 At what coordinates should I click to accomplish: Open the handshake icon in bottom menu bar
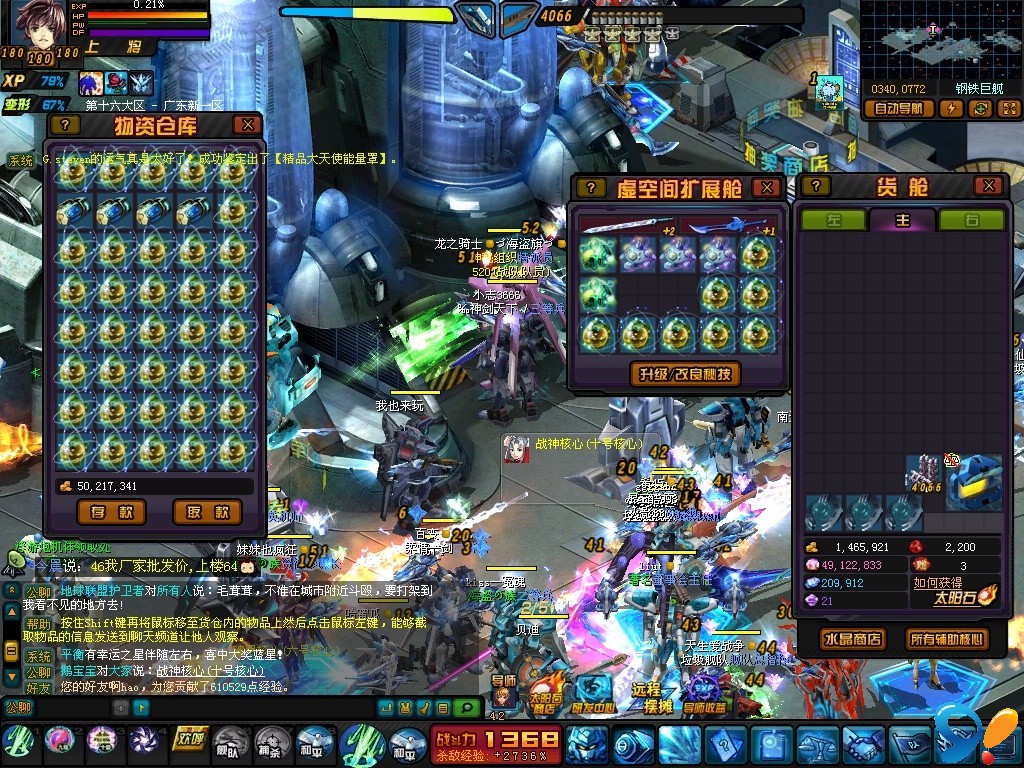coord(862,745)
